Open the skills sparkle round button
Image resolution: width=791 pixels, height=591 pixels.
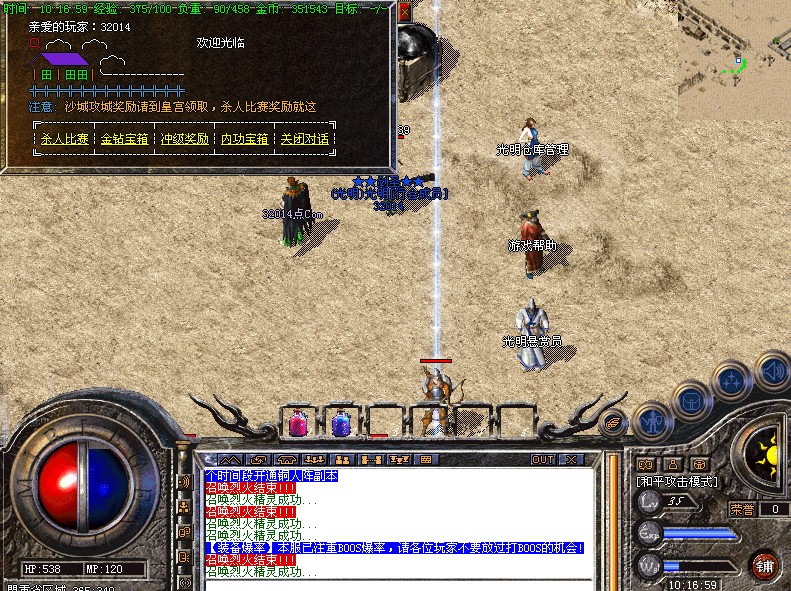click(732, 381)
